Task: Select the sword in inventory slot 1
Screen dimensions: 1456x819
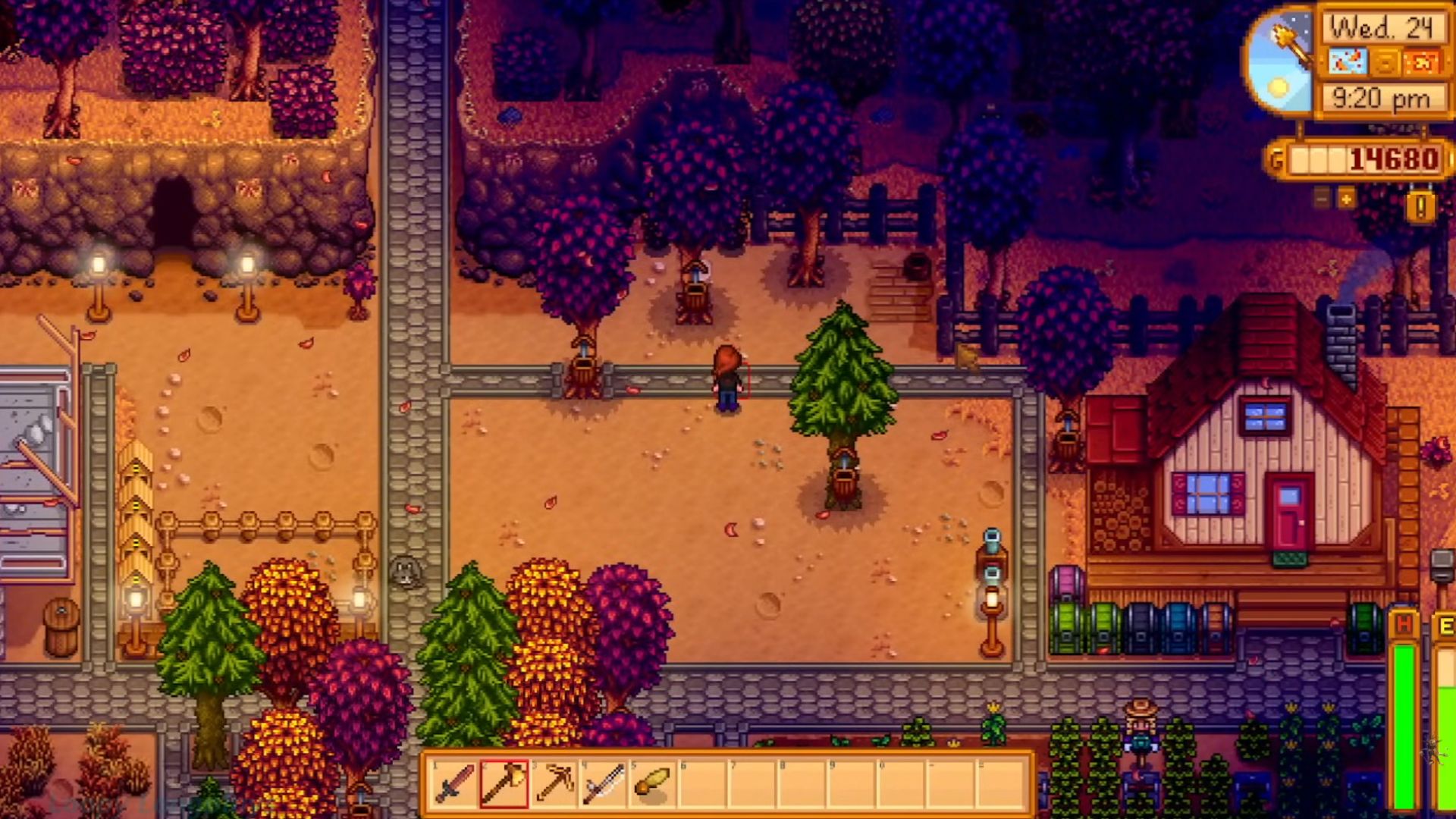Action: [x=453, y=785]
